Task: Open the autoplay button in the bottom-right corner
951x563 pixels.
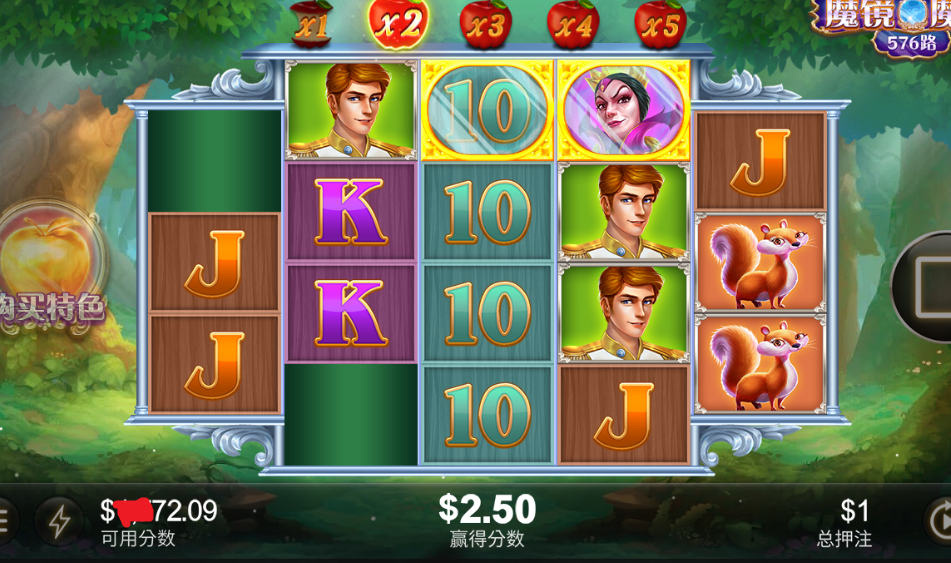Action: pos(938,521)
